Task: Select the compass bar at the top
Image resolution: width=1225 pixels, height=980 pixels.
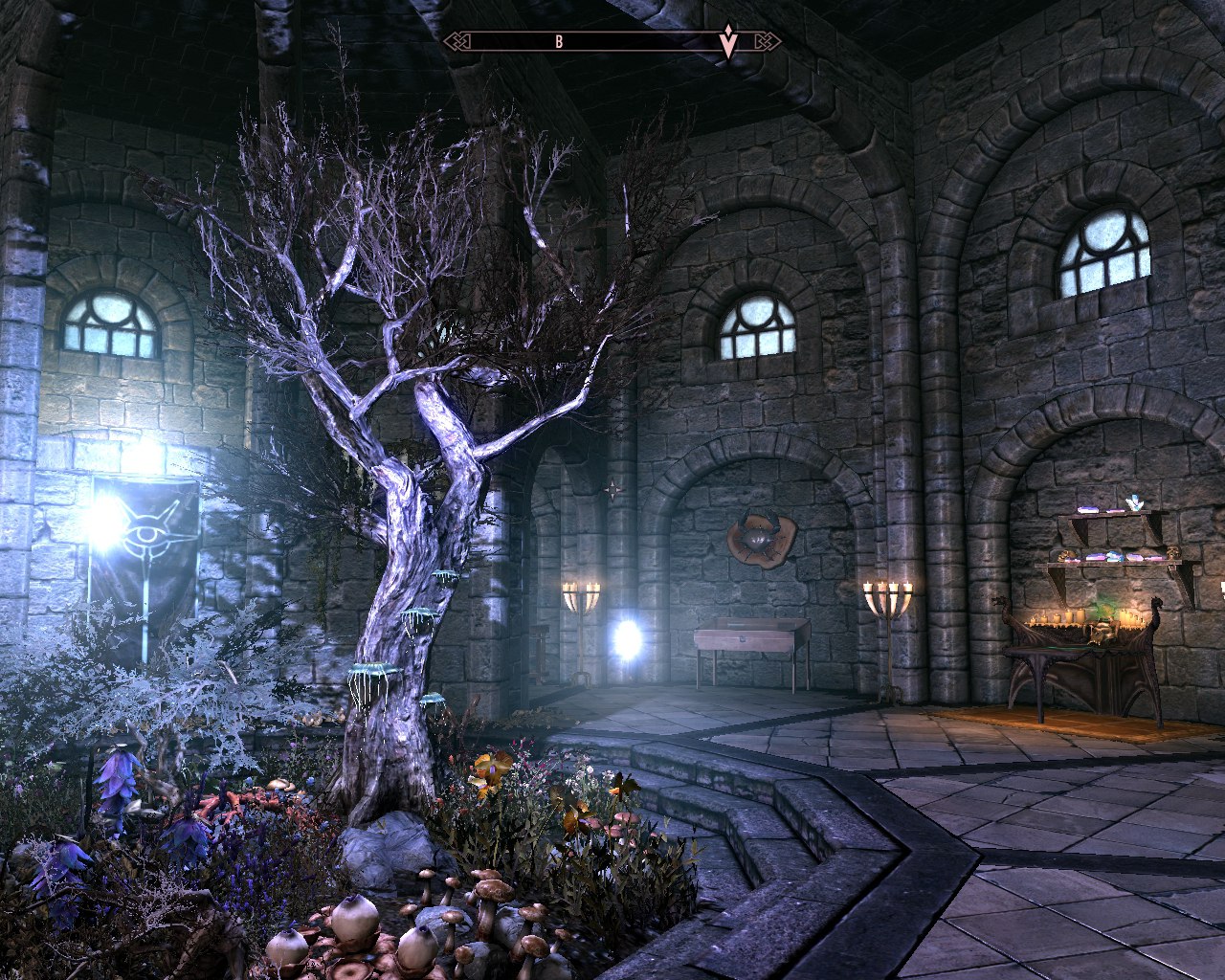Action: 612,41
